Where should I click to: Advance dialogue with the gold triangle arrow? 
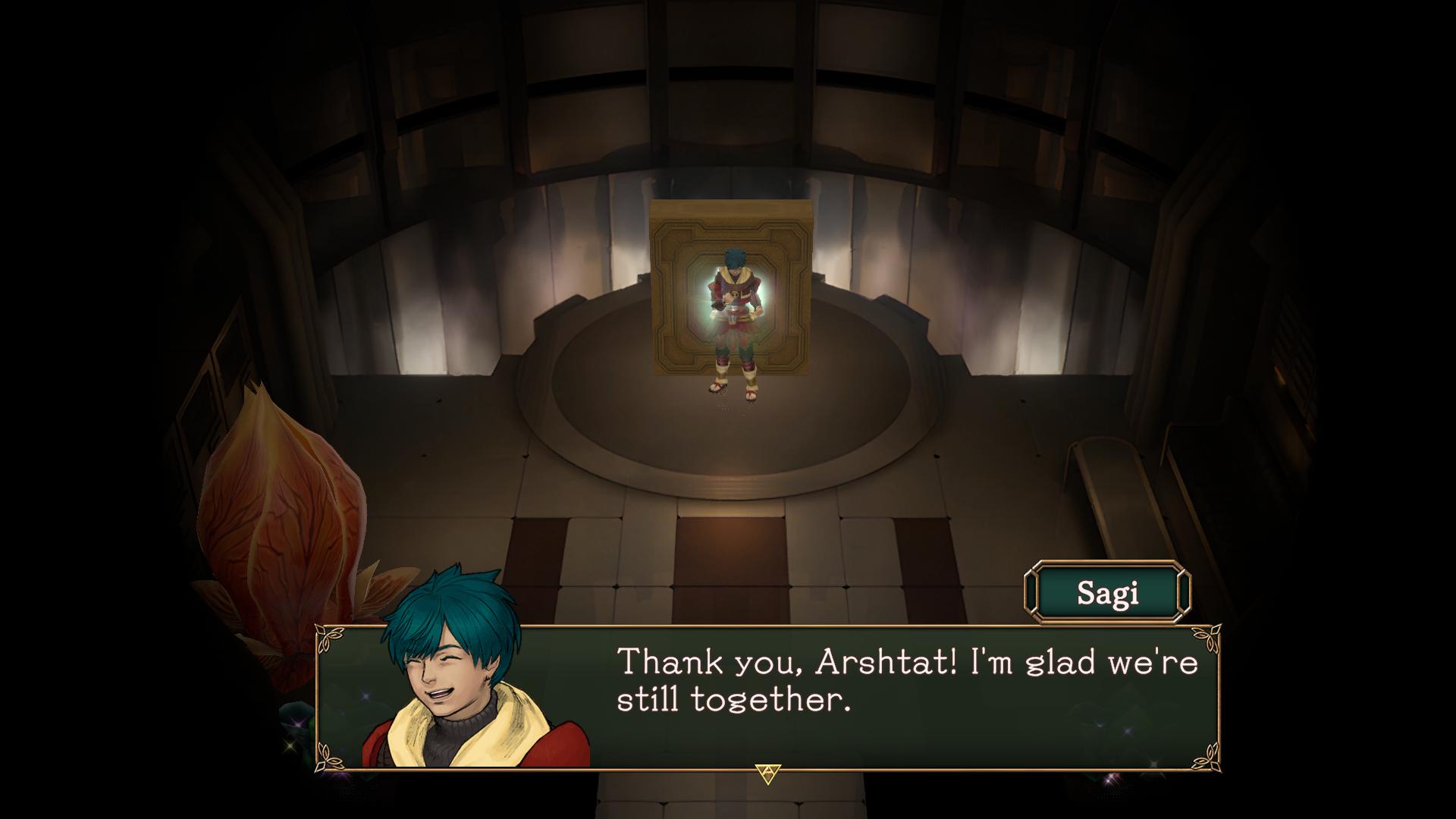point(768,773)
